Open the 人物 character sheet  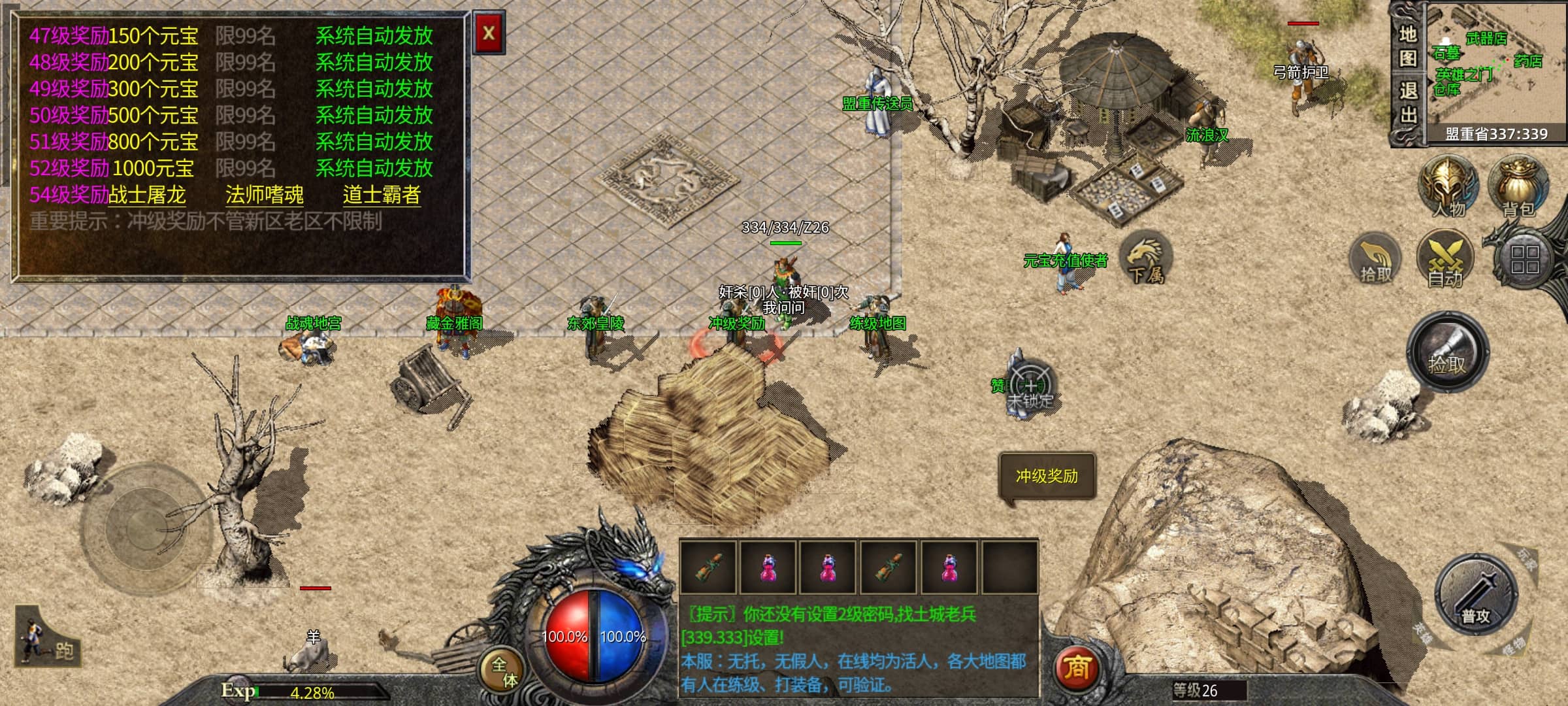coord(1448,186)
